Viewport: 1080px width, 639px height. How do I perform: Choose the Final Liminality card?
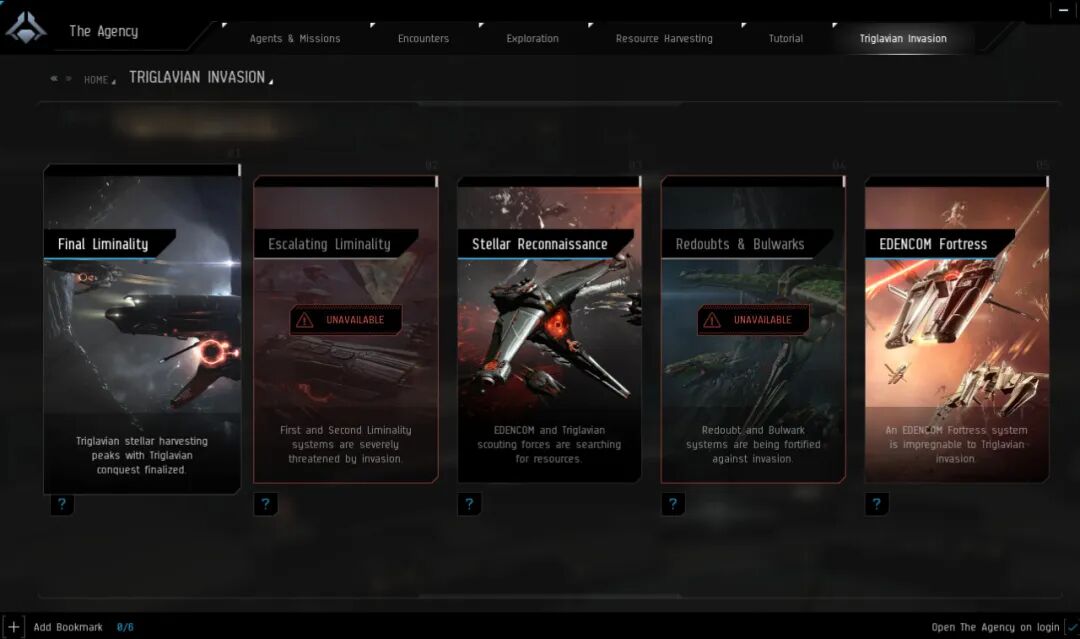tap(142, 330)
